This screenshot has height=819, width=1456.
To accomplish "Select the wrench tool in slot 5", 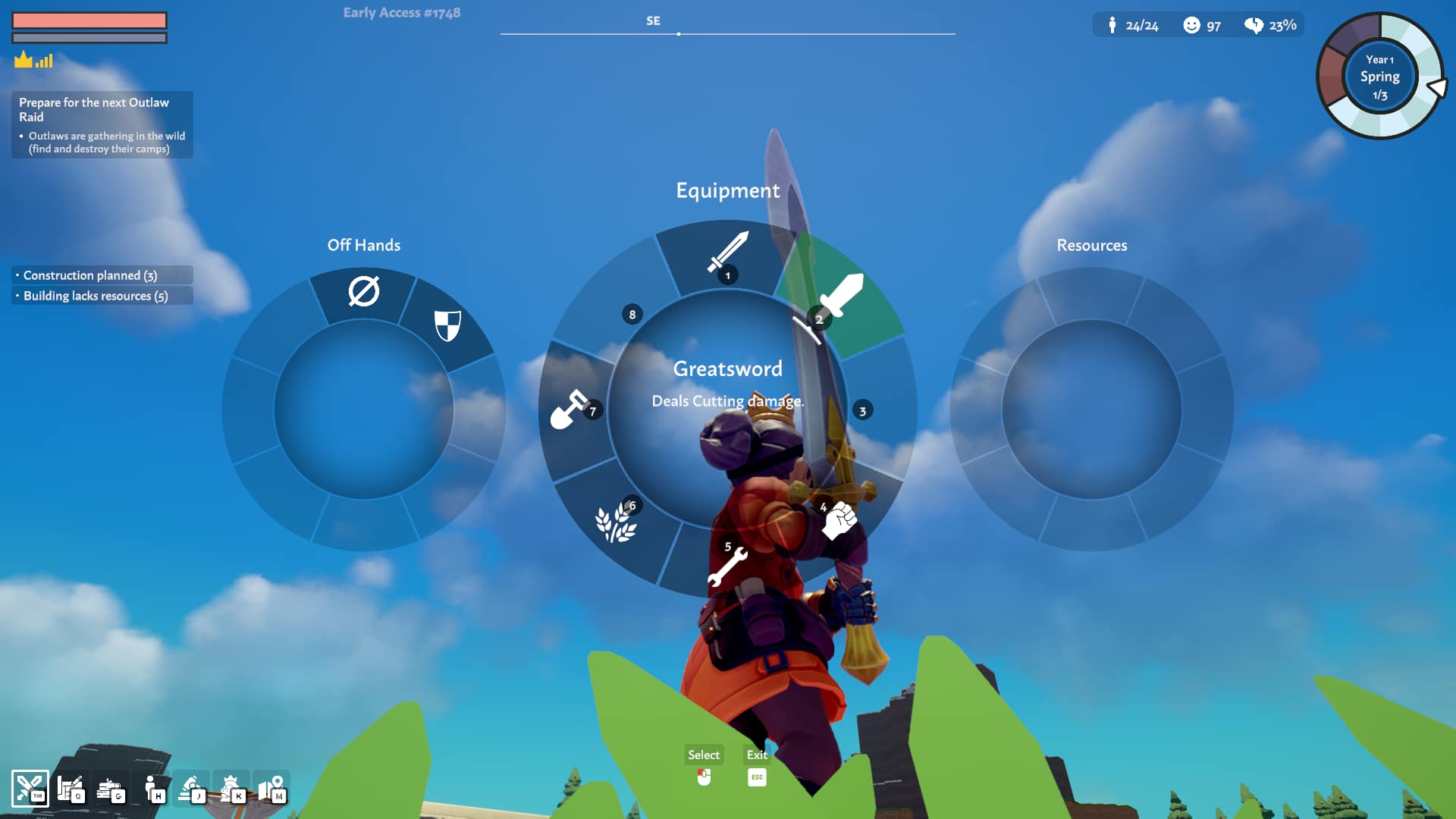I will pyautogui.click(x=726, y=566).
